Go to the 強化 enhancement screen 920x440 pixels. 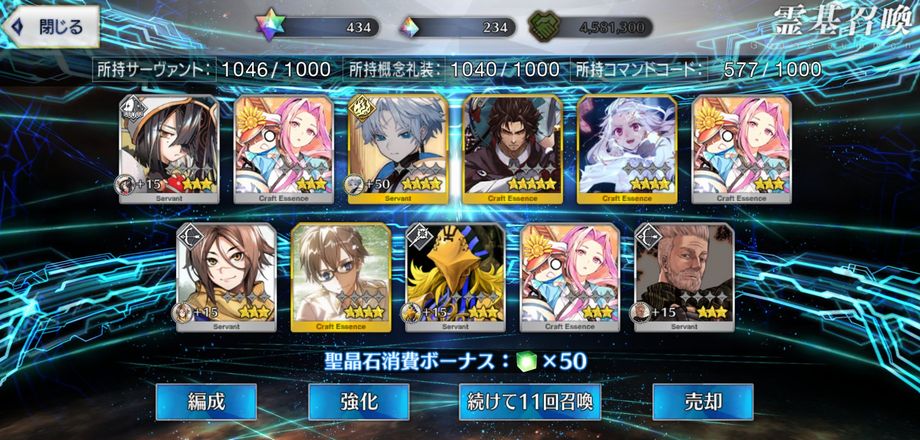tap(358, 402)
